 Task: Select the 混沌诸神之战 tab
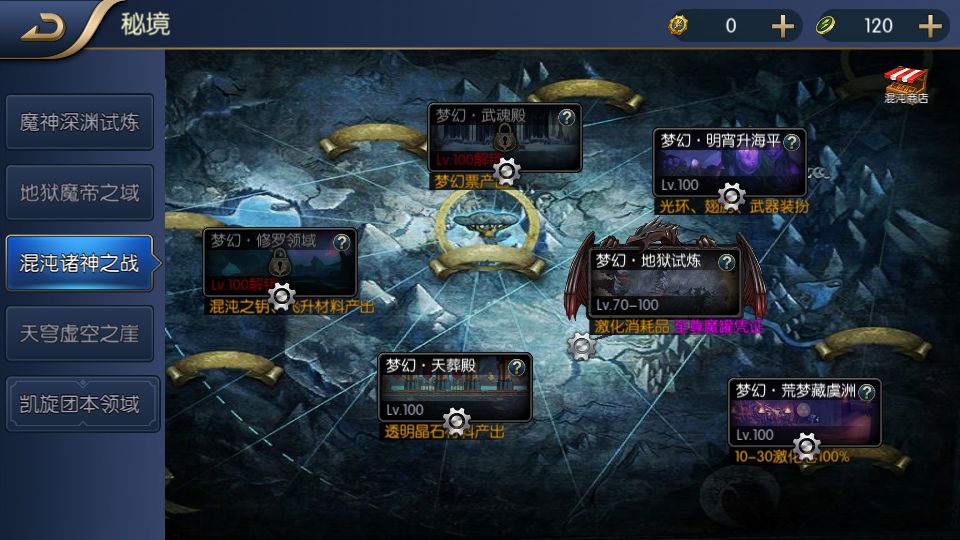point(80,263)
